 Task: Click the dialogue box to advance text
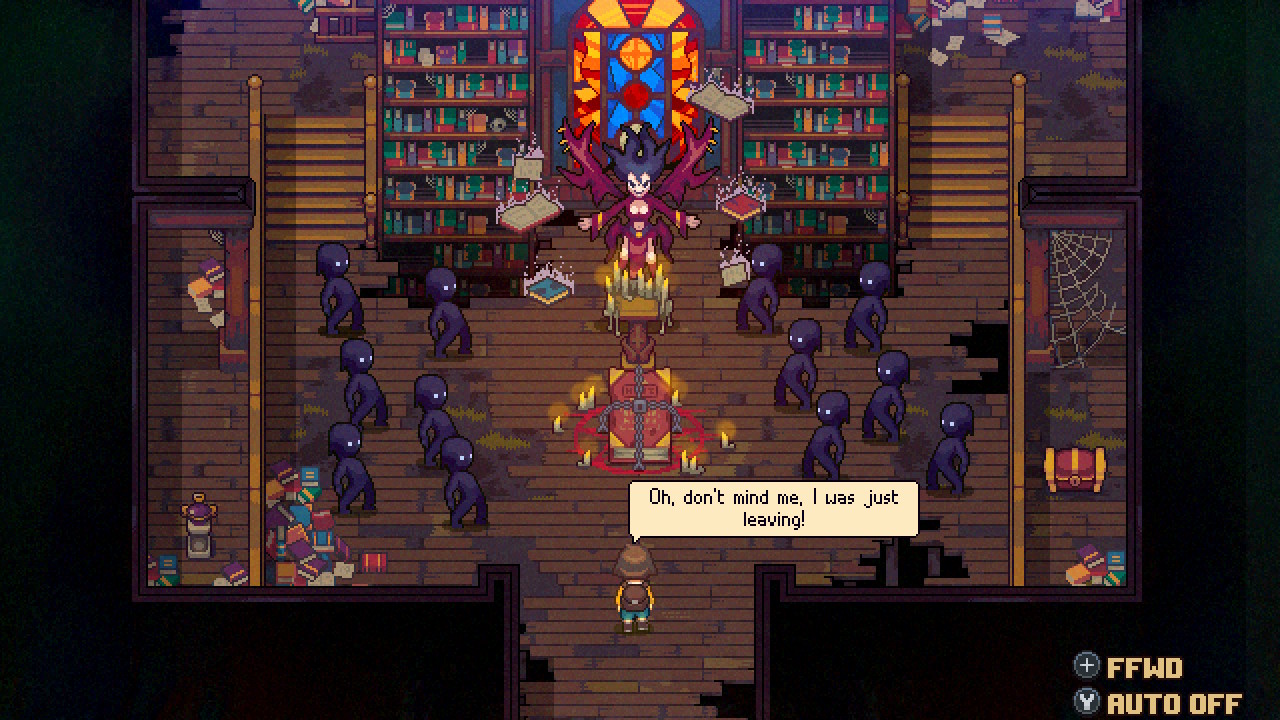coord(775,507)
